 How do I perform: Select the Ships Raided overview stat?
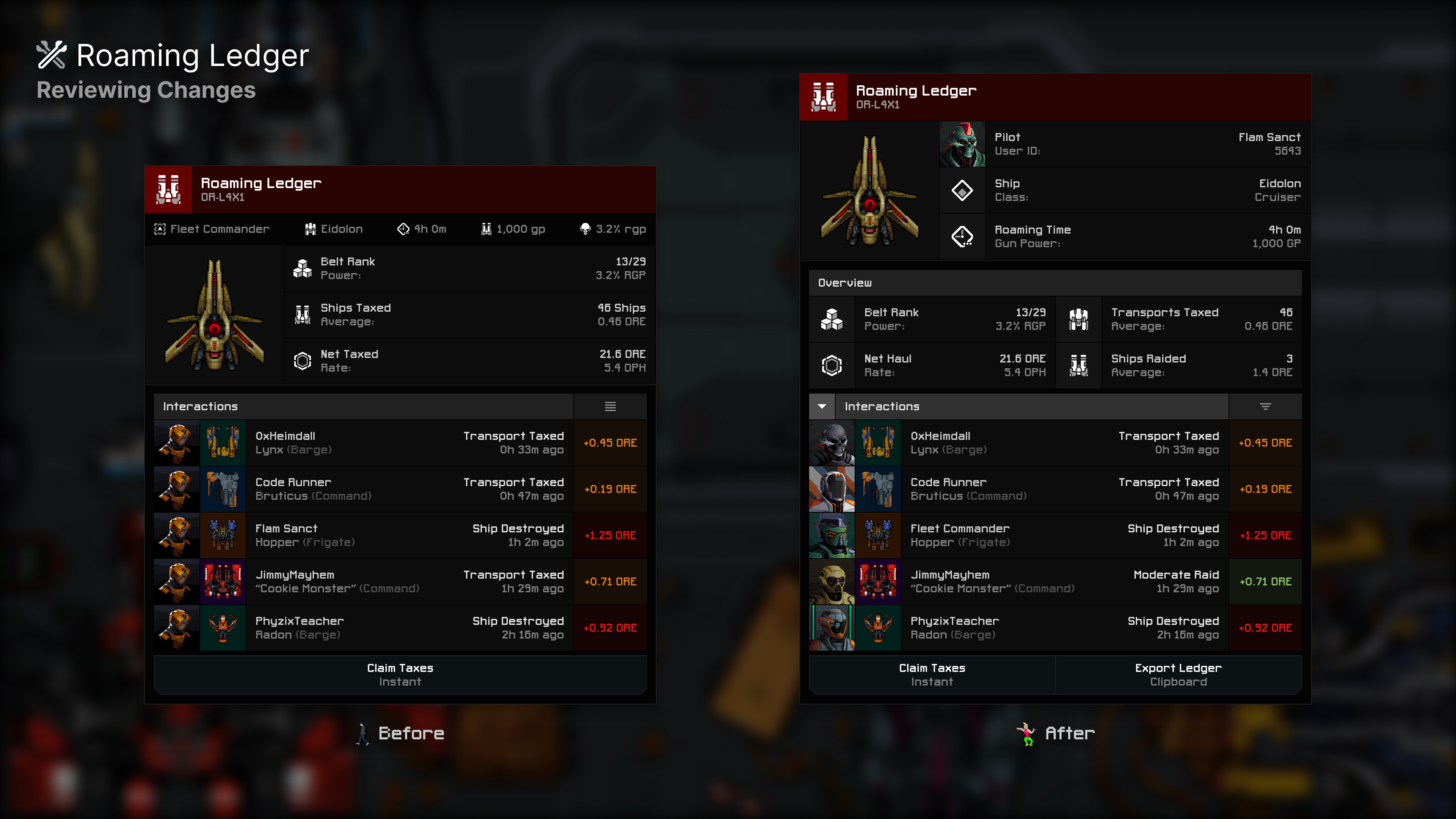click(x=1178, y=366)
